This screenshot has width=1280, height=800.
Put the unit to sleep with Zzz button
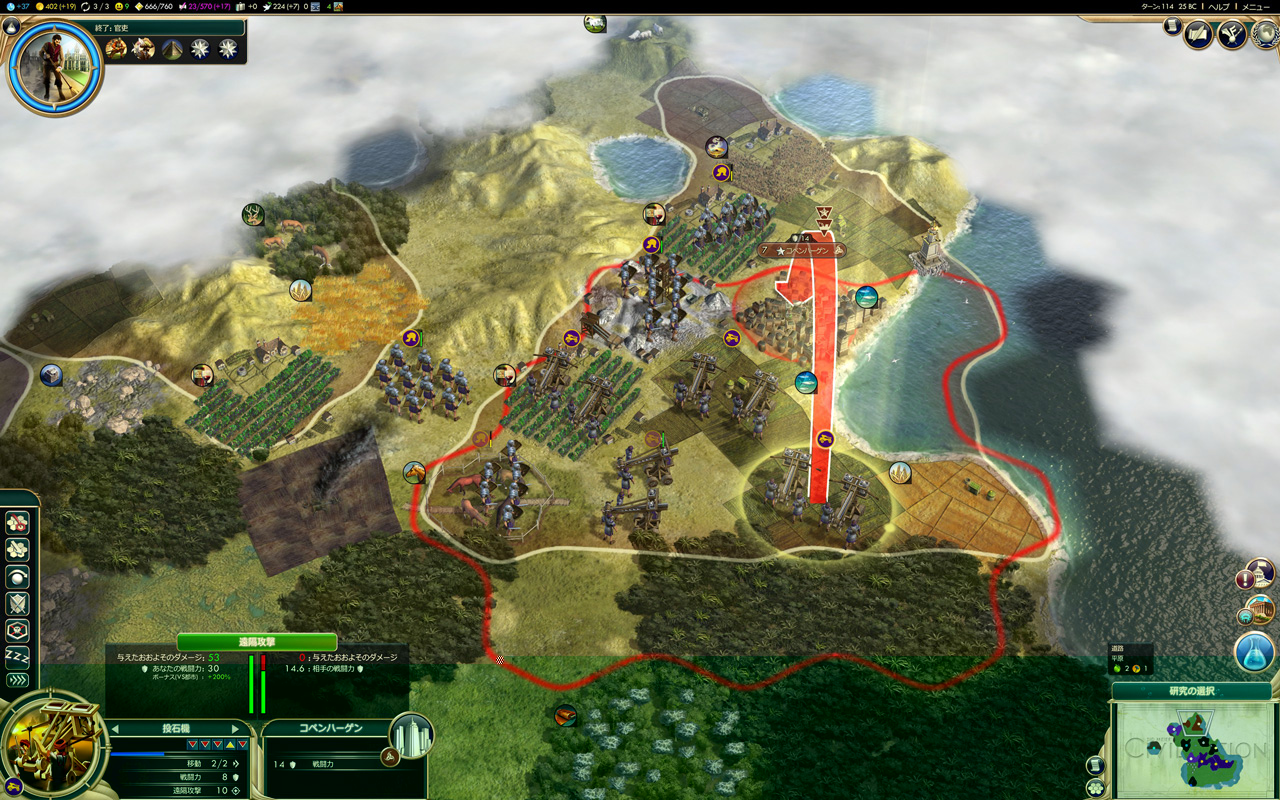17,656
